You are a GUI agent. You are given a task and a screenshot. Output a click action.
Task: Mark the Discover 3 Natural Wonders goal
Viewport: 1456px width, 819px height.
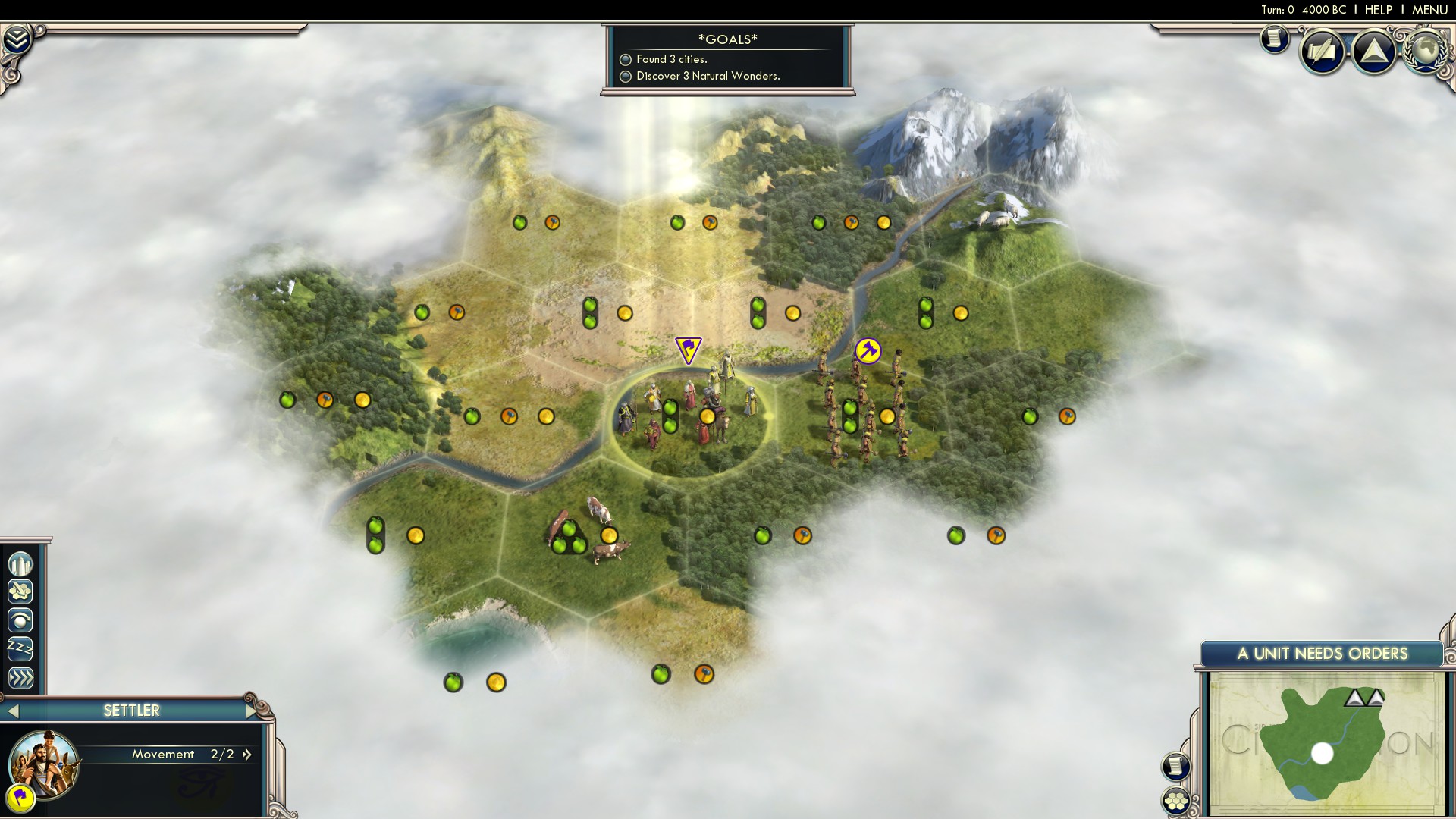coord(626,76)
